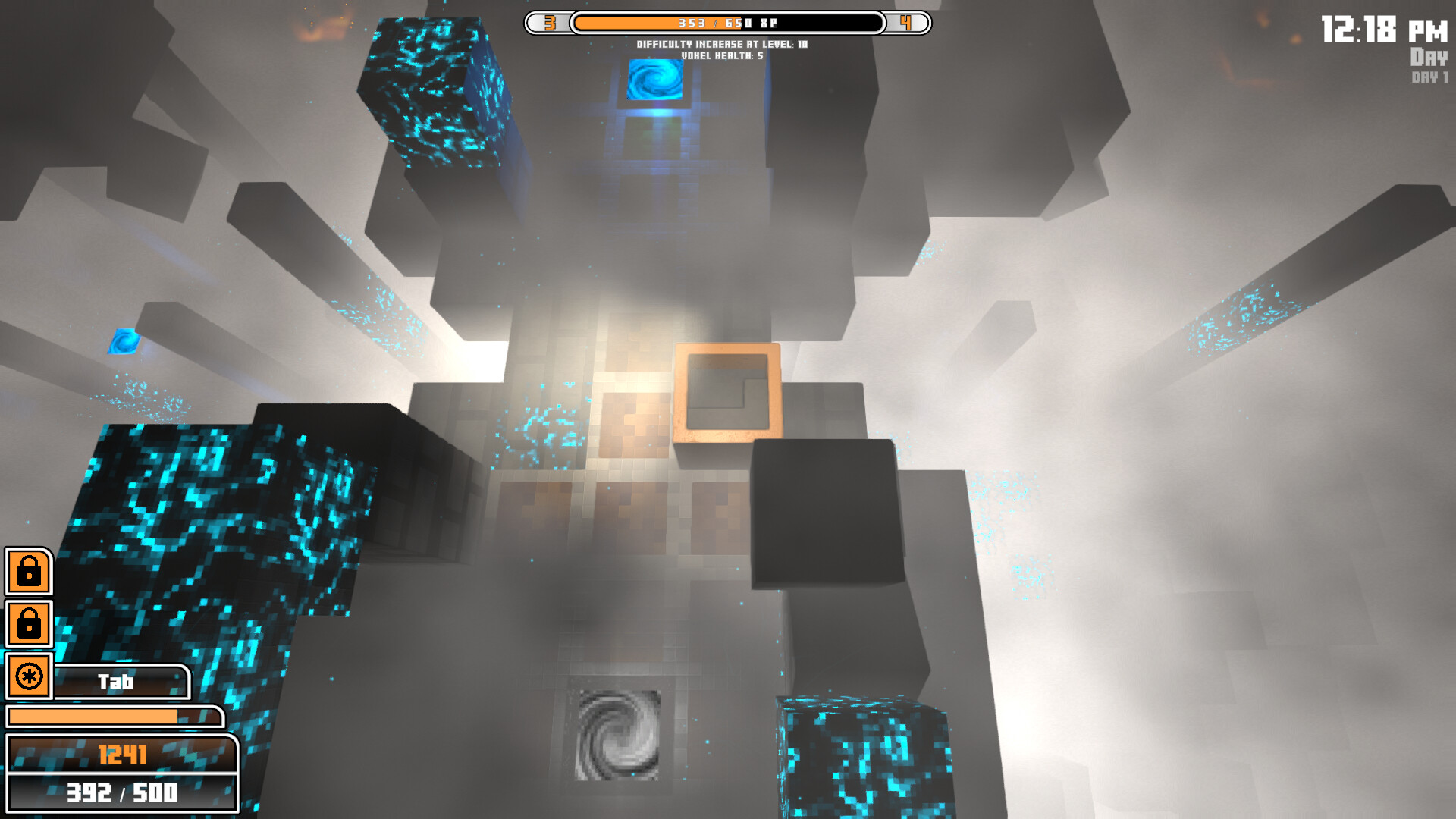
Task: Click the Day 1 label under the clock
Action: (1429, 76)
